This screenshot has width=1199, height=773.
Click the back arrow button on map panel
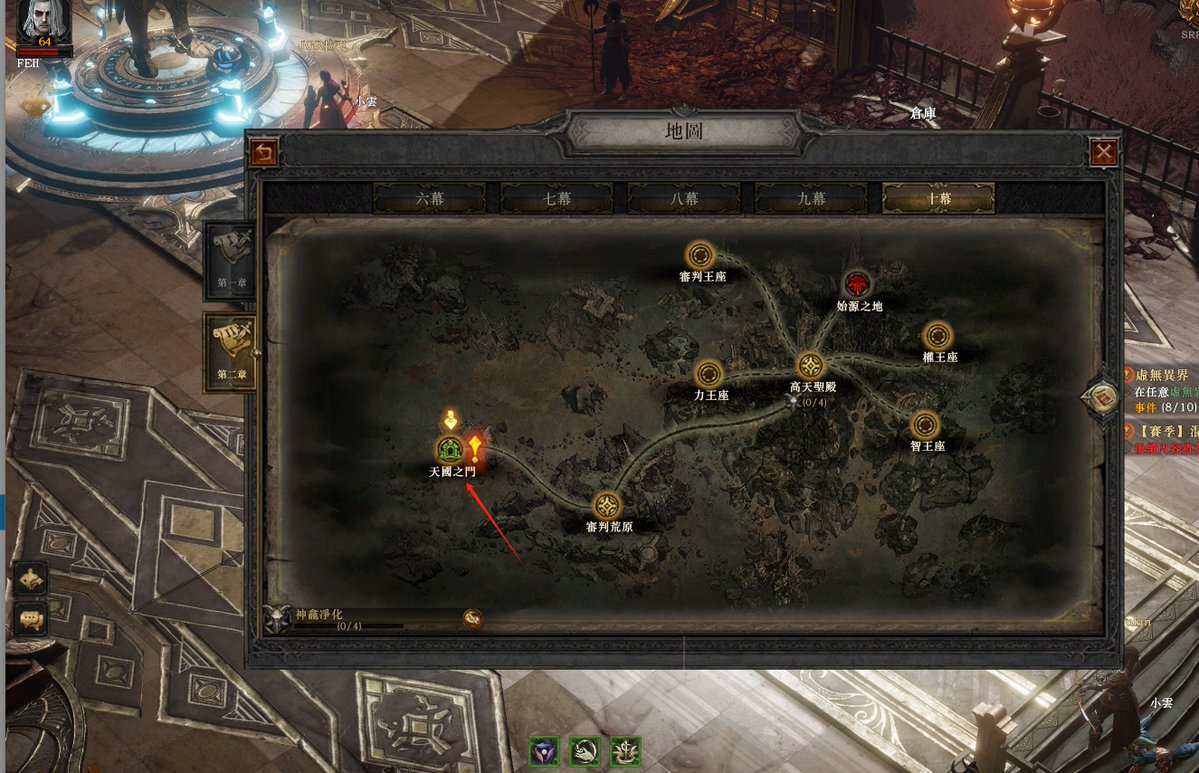[264, 152]
